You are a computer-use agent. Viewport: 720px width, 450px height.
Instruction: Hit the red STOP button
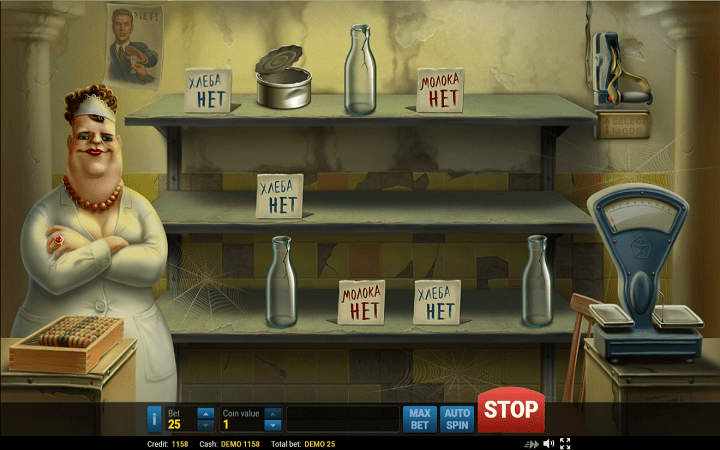tap(511, 410)
